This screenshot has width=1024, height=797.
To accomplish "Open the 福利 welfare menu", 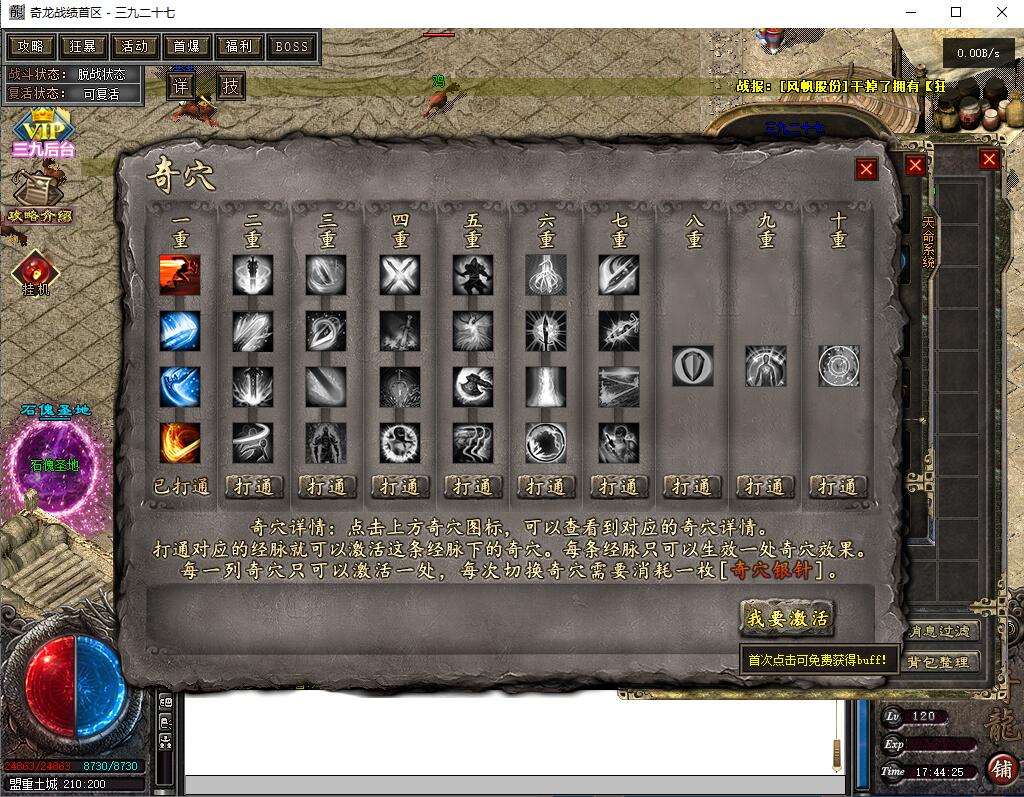I will pyautogui.click(x=239, y=46).
